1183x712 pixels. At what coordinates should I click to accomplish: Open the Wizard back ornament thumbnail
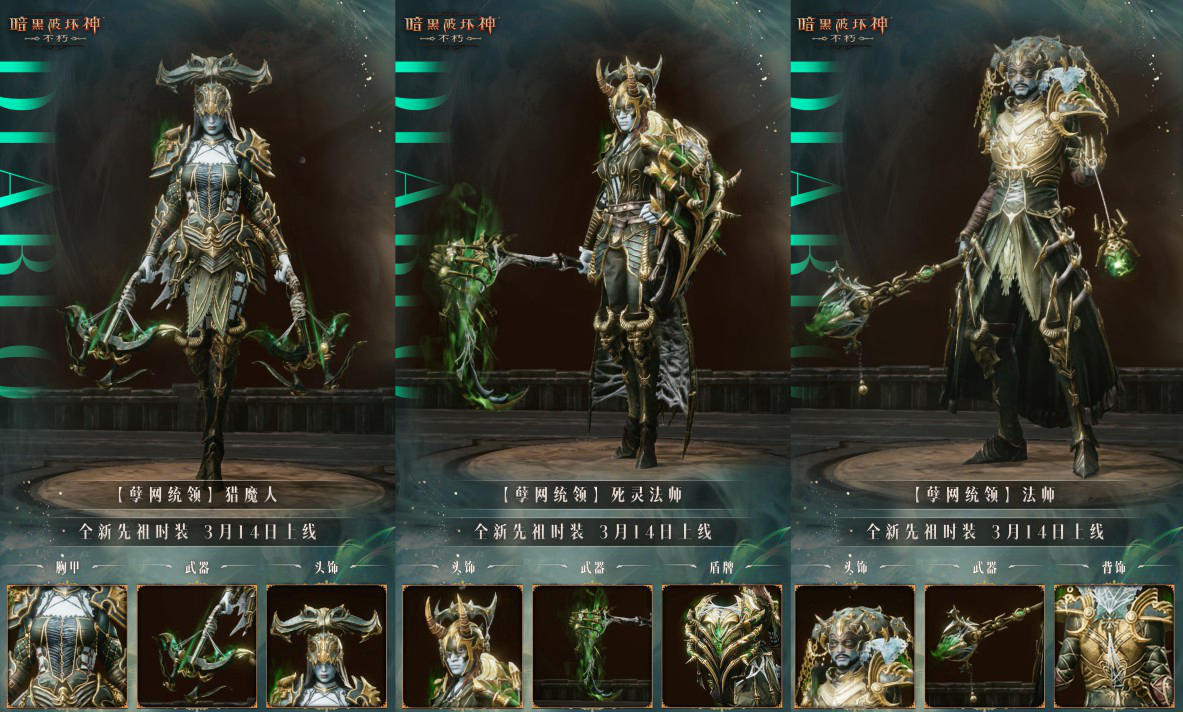(1114, 646)
